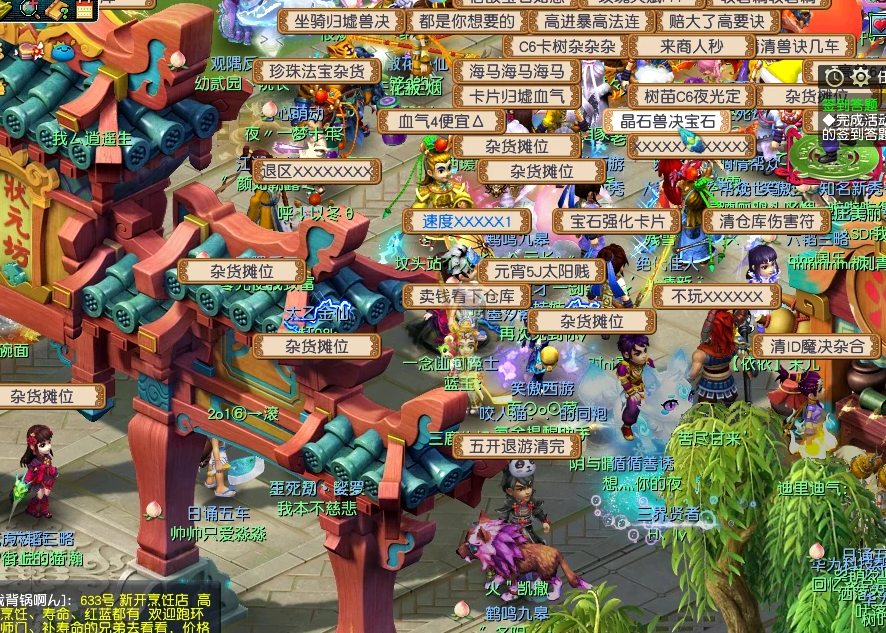Open the gear settings icon on tracker

coord(860,76)
